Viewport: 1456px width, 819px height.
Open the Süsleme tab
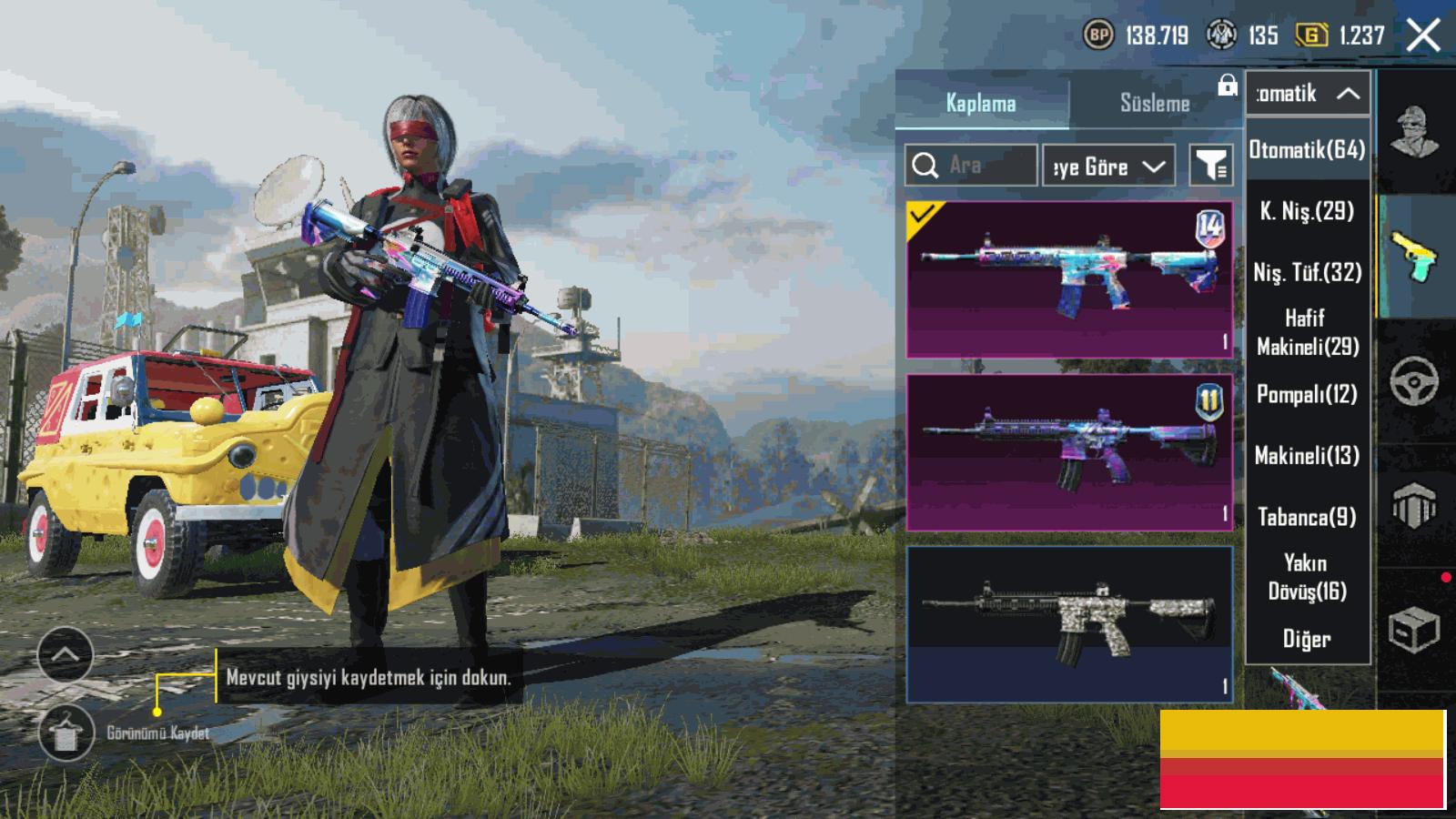(1154, 103)
